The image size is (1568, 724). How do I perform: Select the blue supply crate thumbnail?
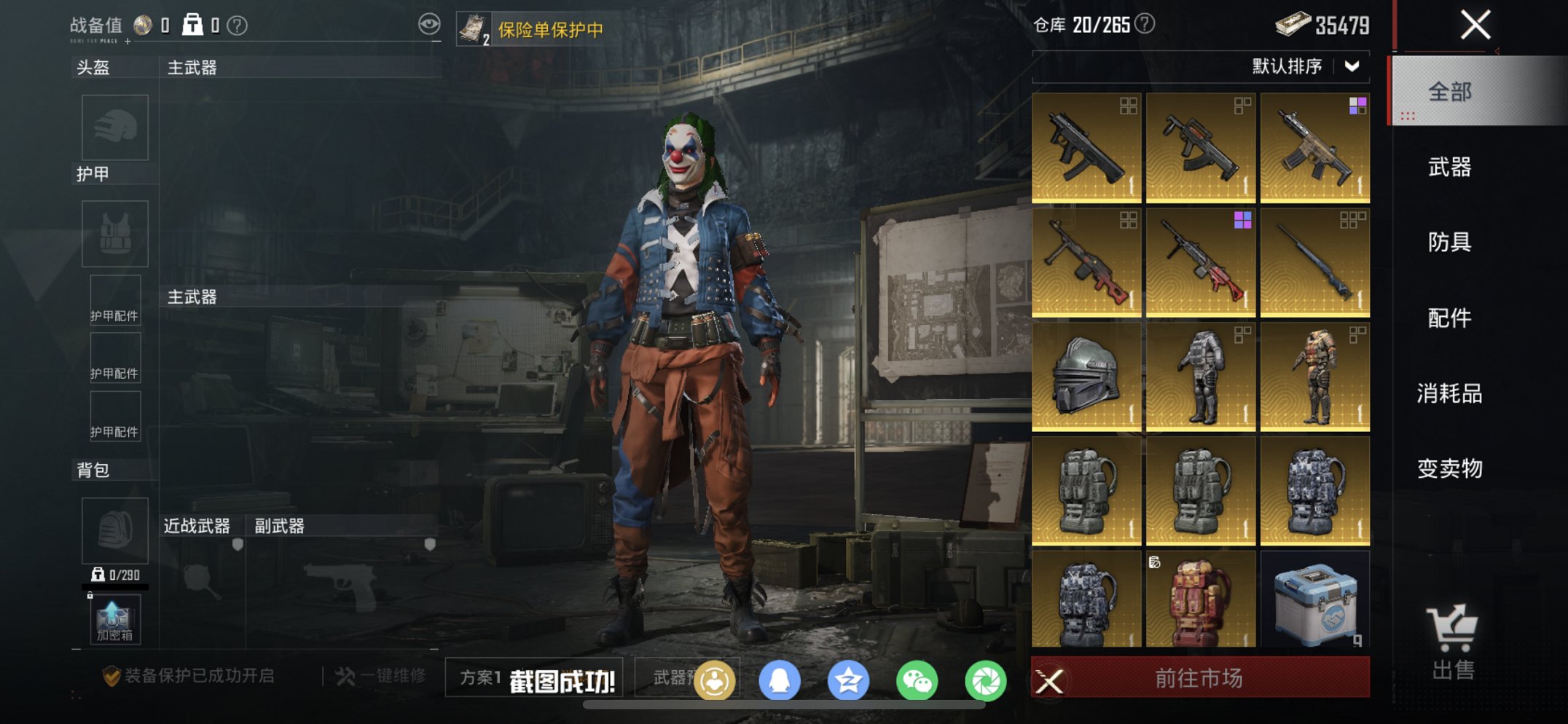[1315, 603]
